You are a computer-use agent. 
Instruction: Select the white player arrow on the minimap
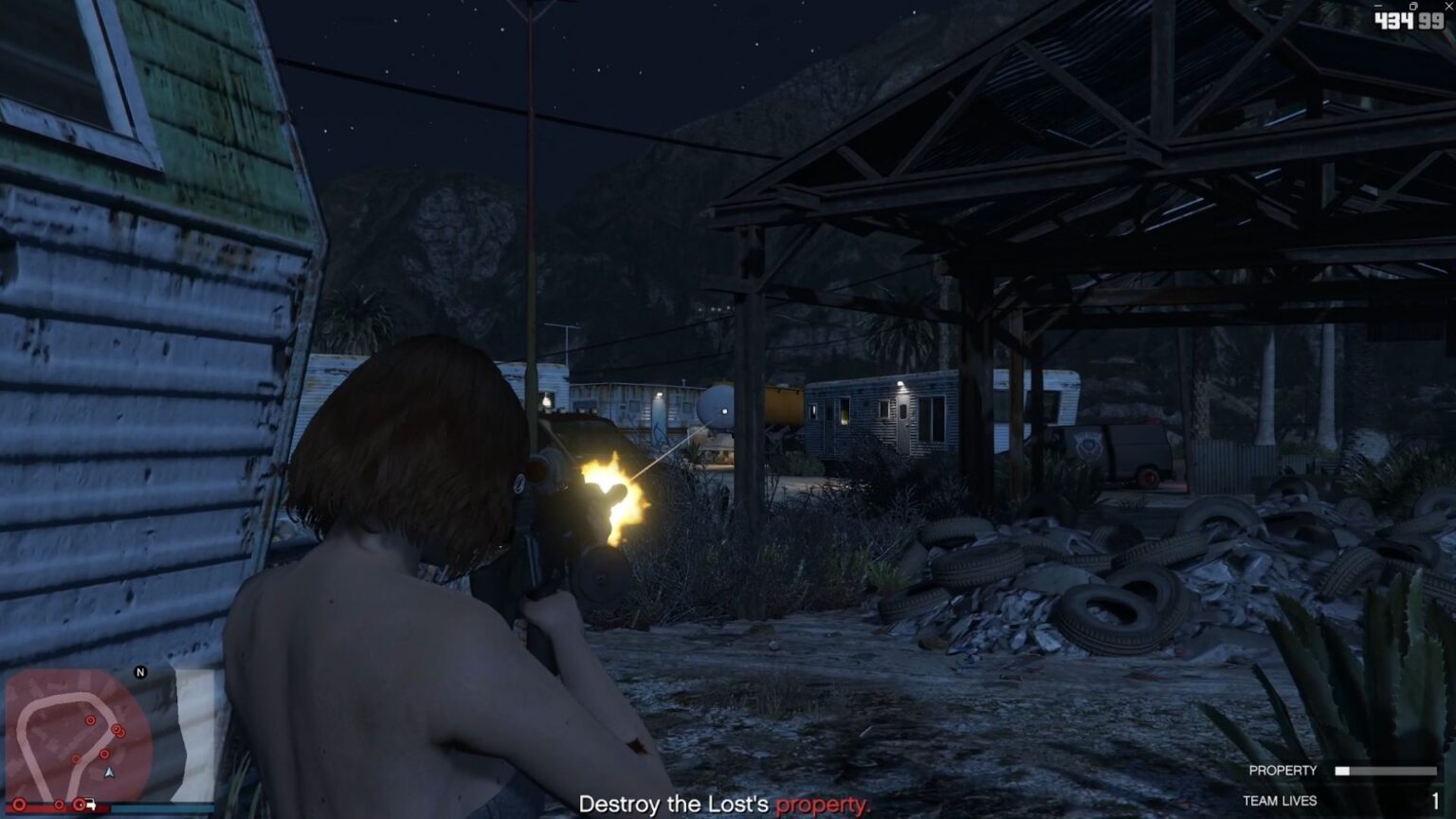[x=109, y=773]
